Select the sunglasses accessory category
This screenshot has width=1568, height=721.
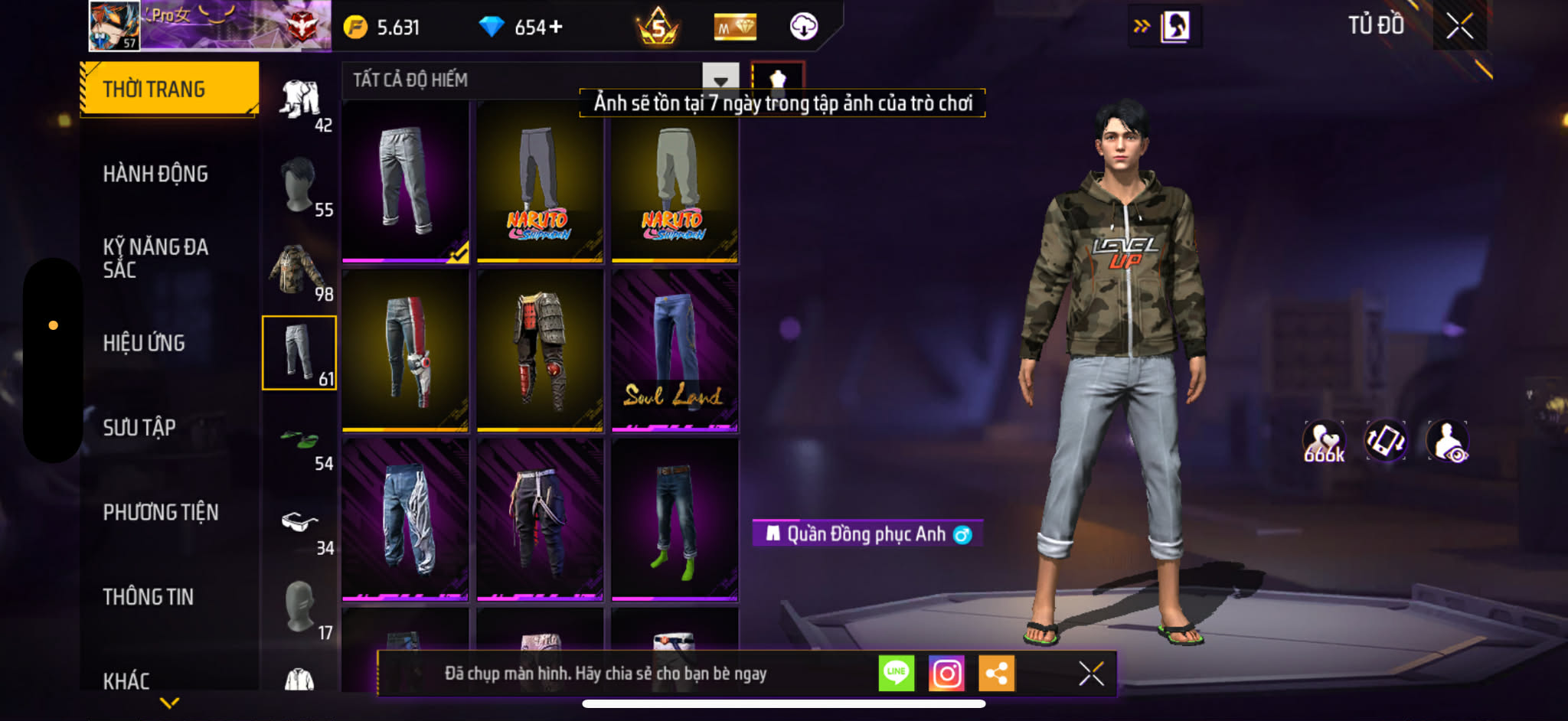299,524
